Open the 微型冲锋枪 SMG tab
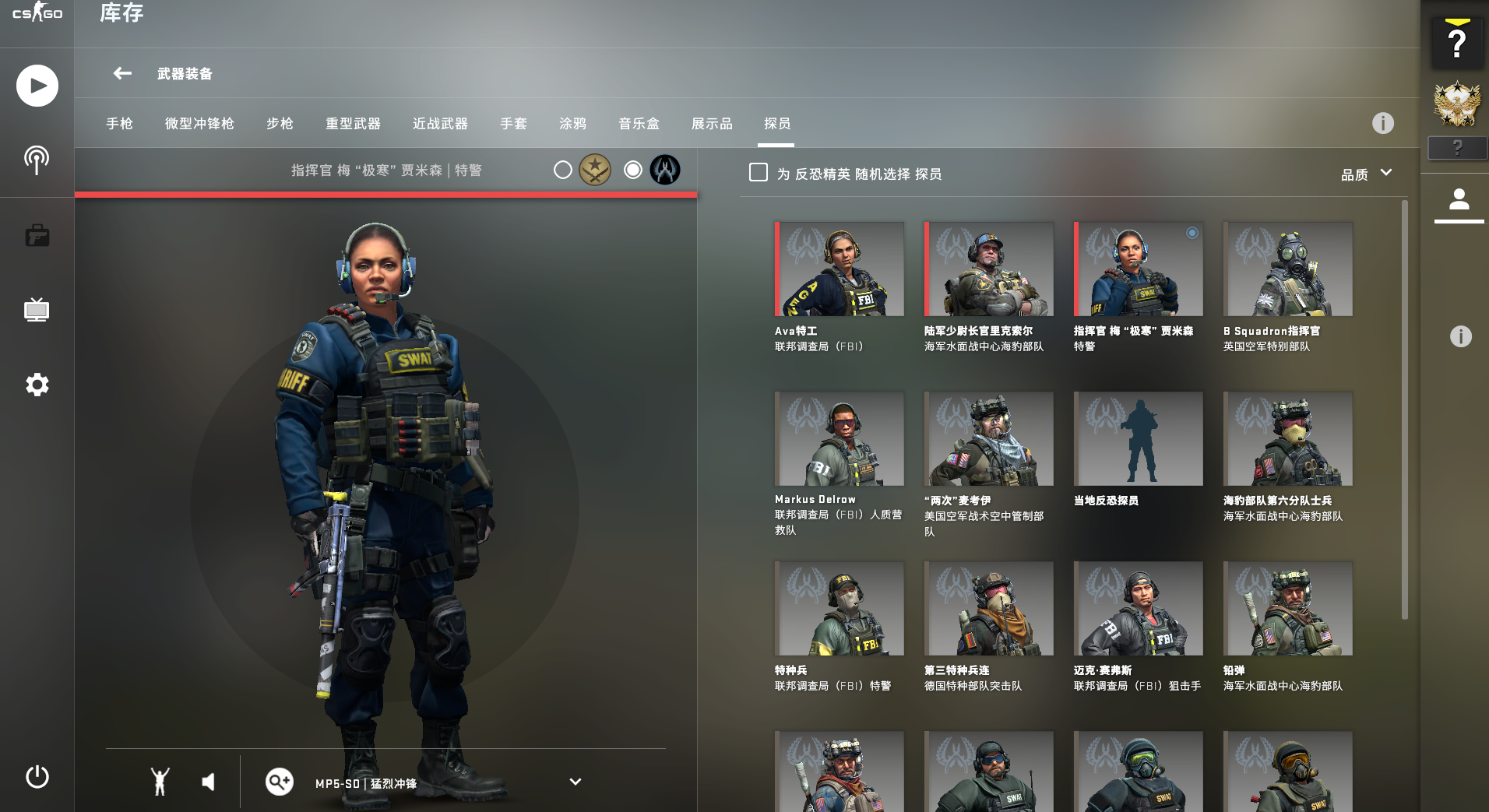 click(199, 124)
